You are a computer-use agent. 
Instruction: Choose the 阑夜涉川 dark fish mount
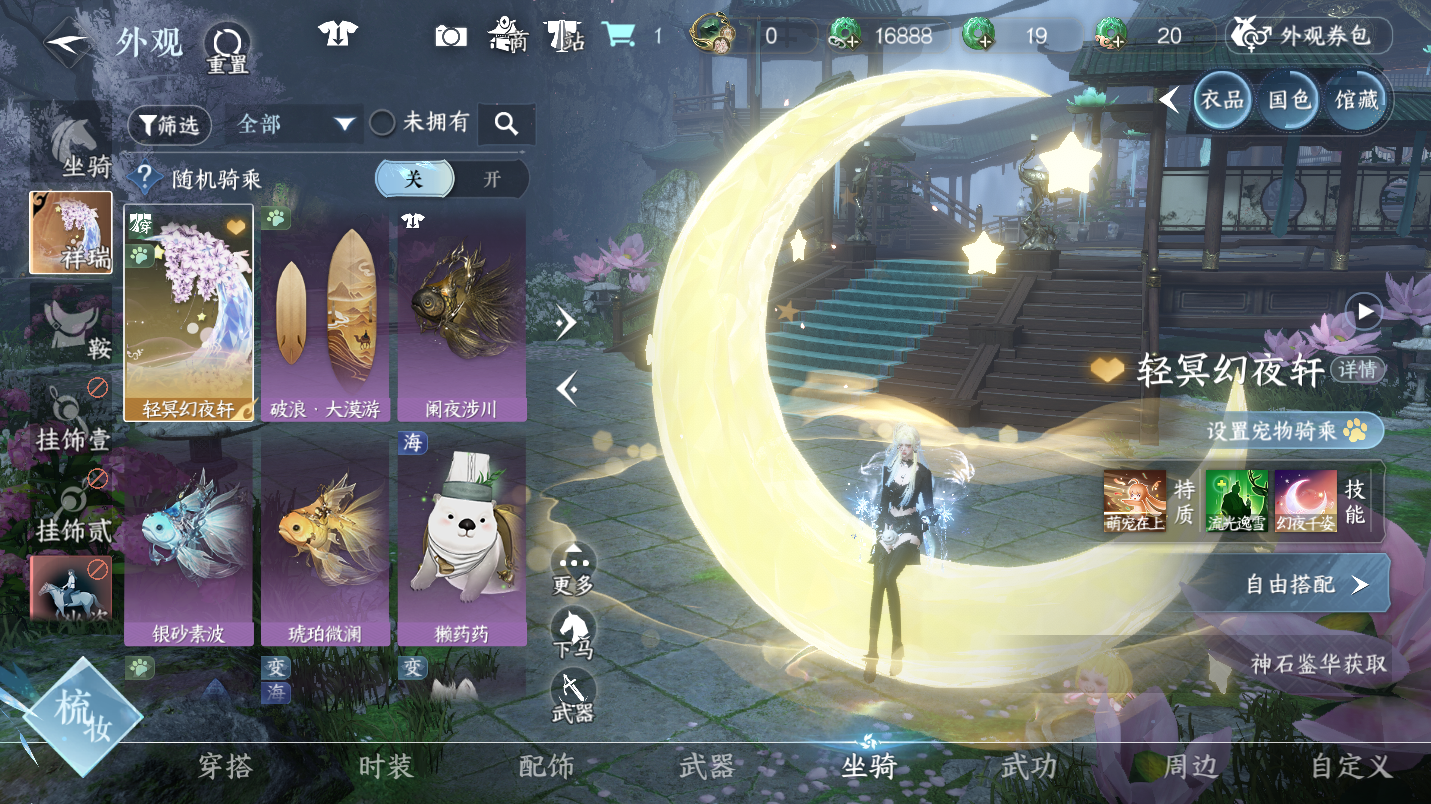pyautogui.click(x=461, y=315)
